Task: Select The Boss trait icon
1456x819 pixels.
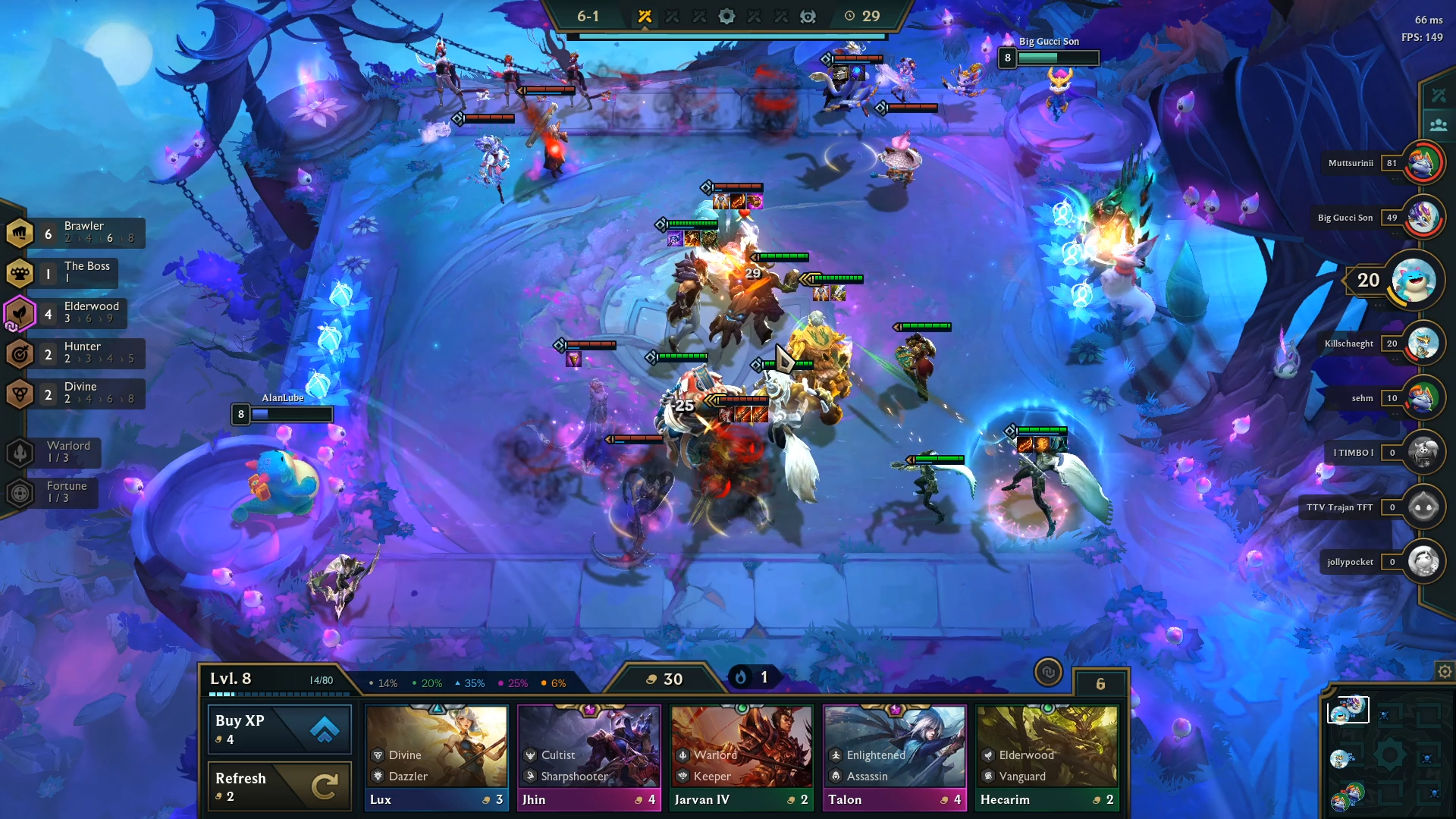Action: (x=19, y=273)
